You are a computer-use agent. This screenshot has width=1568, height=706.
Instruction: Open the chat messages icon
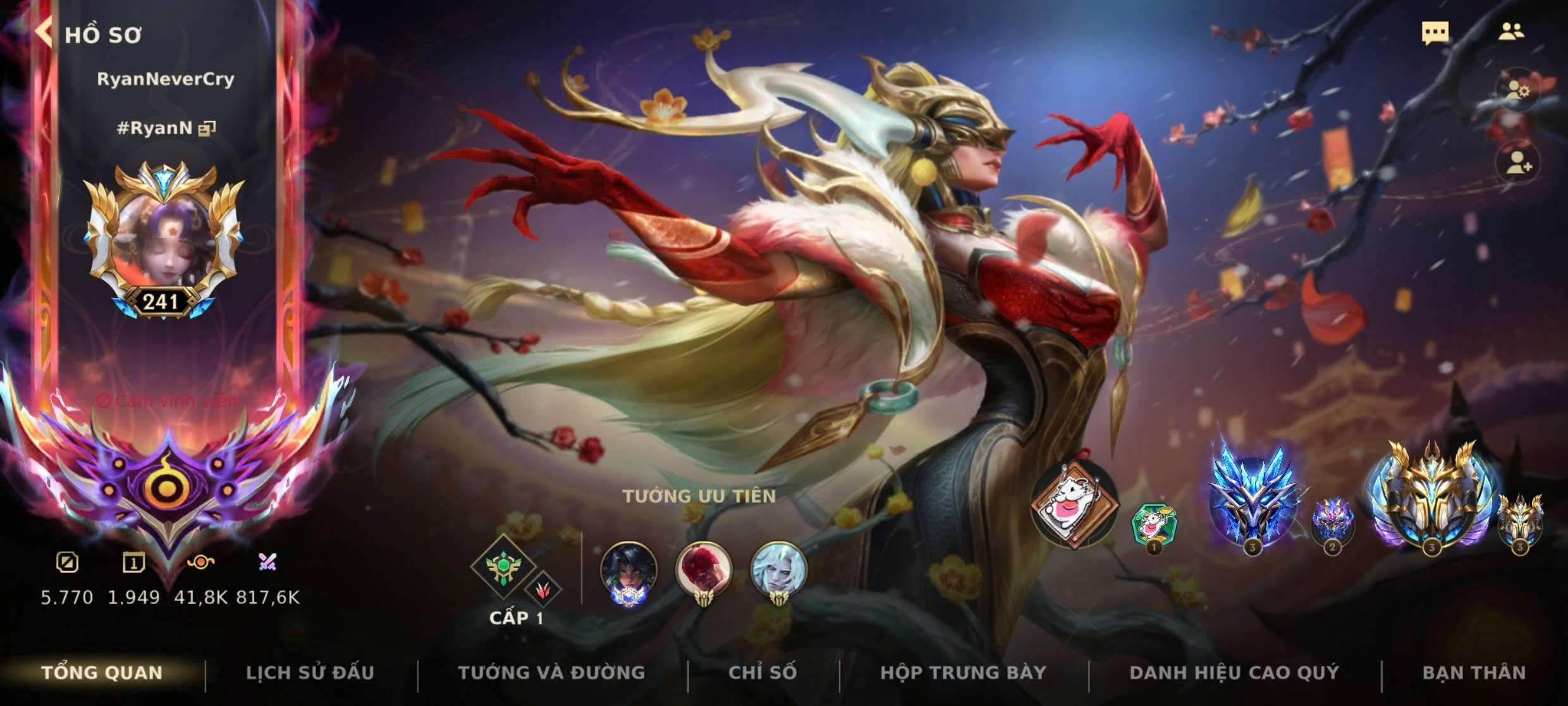pyautogui.click(x=1435, y=33)
